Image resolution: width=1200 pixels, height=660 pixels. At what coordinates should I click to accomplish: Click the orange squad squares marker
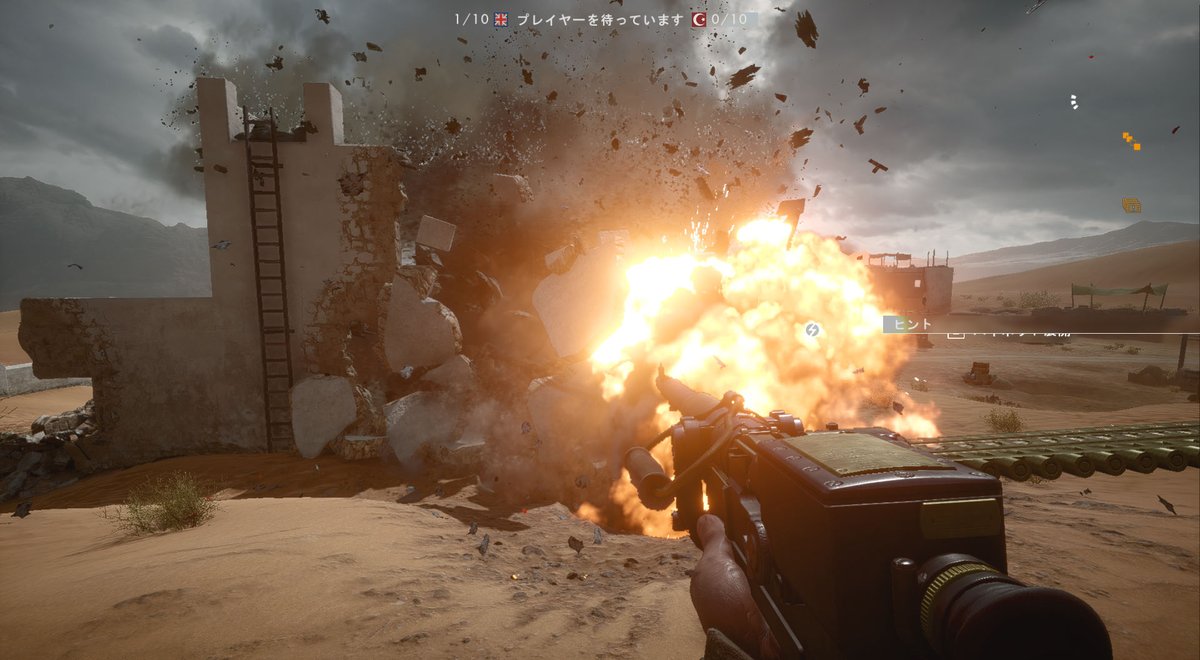[1131, 141]
